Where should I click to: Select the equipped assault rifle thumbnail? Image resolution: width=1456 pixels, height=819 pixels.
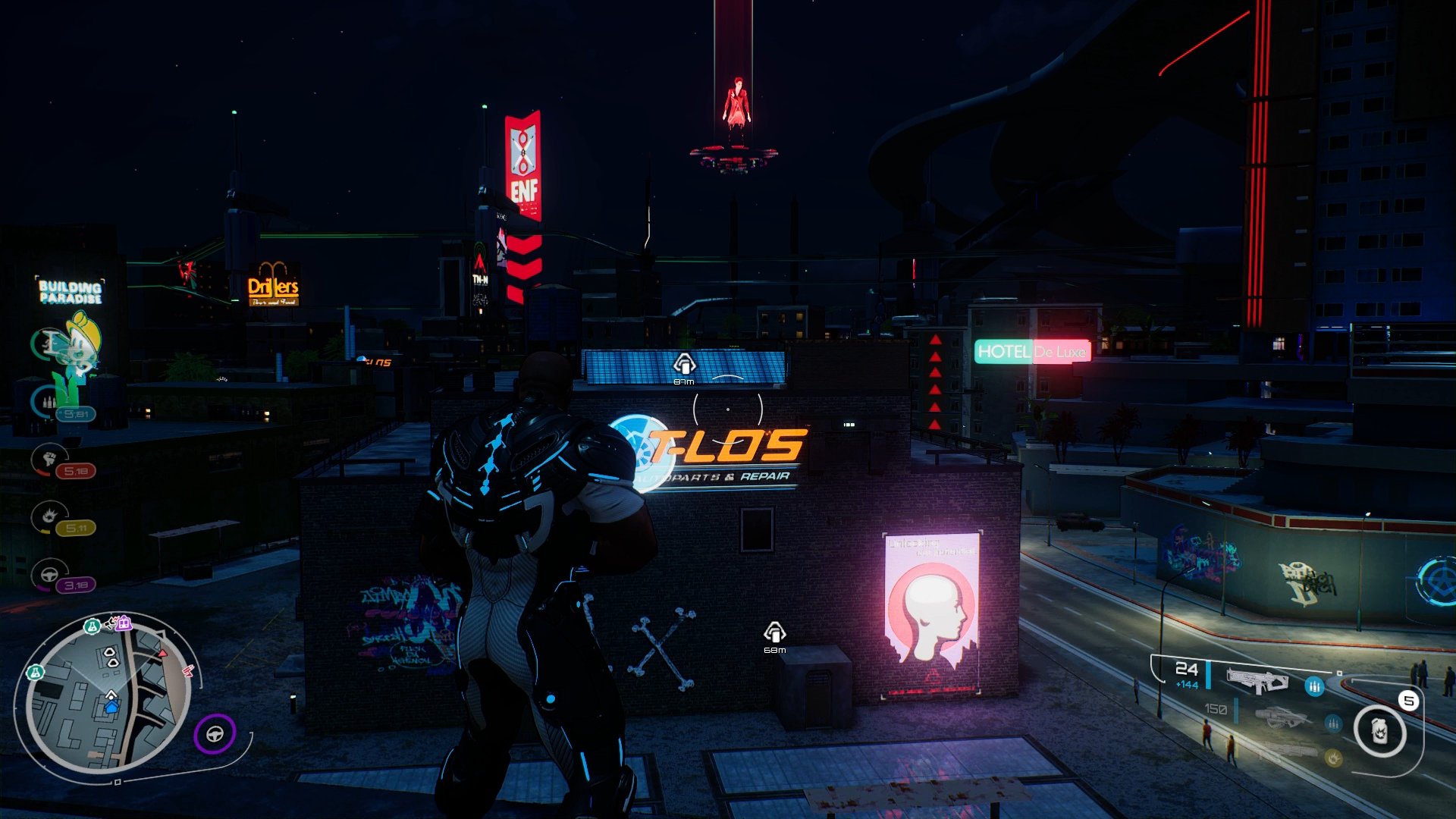pyautogui.click(x=1259, y=680)
